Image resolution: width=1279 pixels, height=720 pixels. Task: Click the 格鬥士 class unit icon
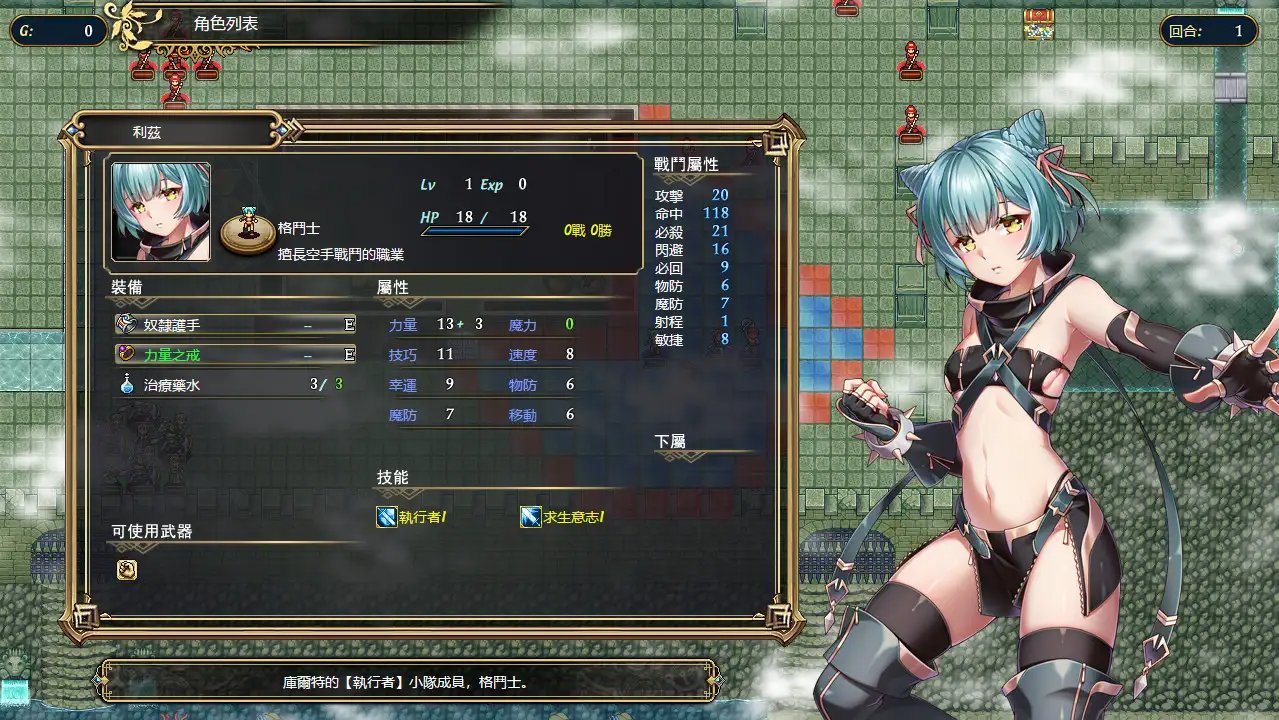pyautogui.click(x=247, y=230)
